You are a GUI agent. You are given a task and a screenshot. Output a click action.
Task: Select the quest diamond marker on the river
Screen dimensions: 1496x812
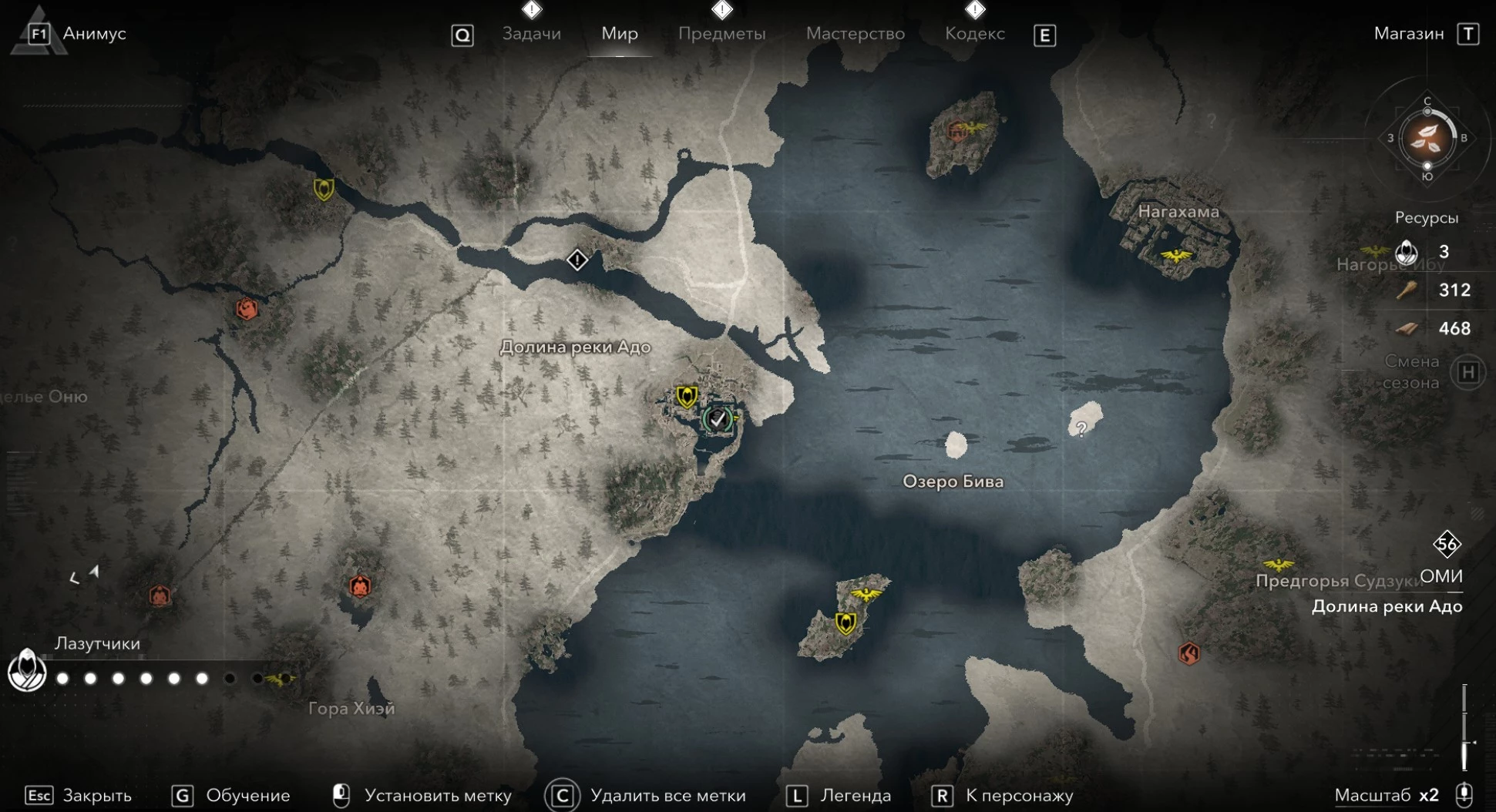577,260
